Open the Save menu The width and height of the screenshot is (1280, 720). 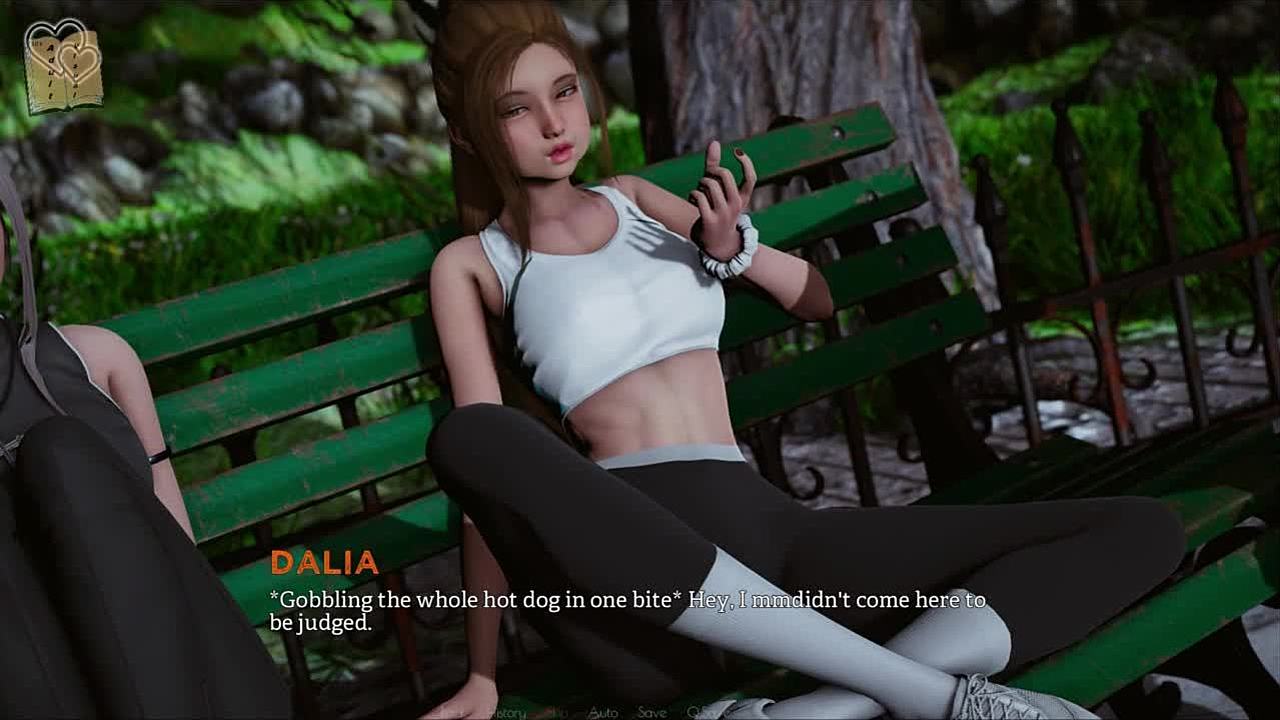point(652,713)
